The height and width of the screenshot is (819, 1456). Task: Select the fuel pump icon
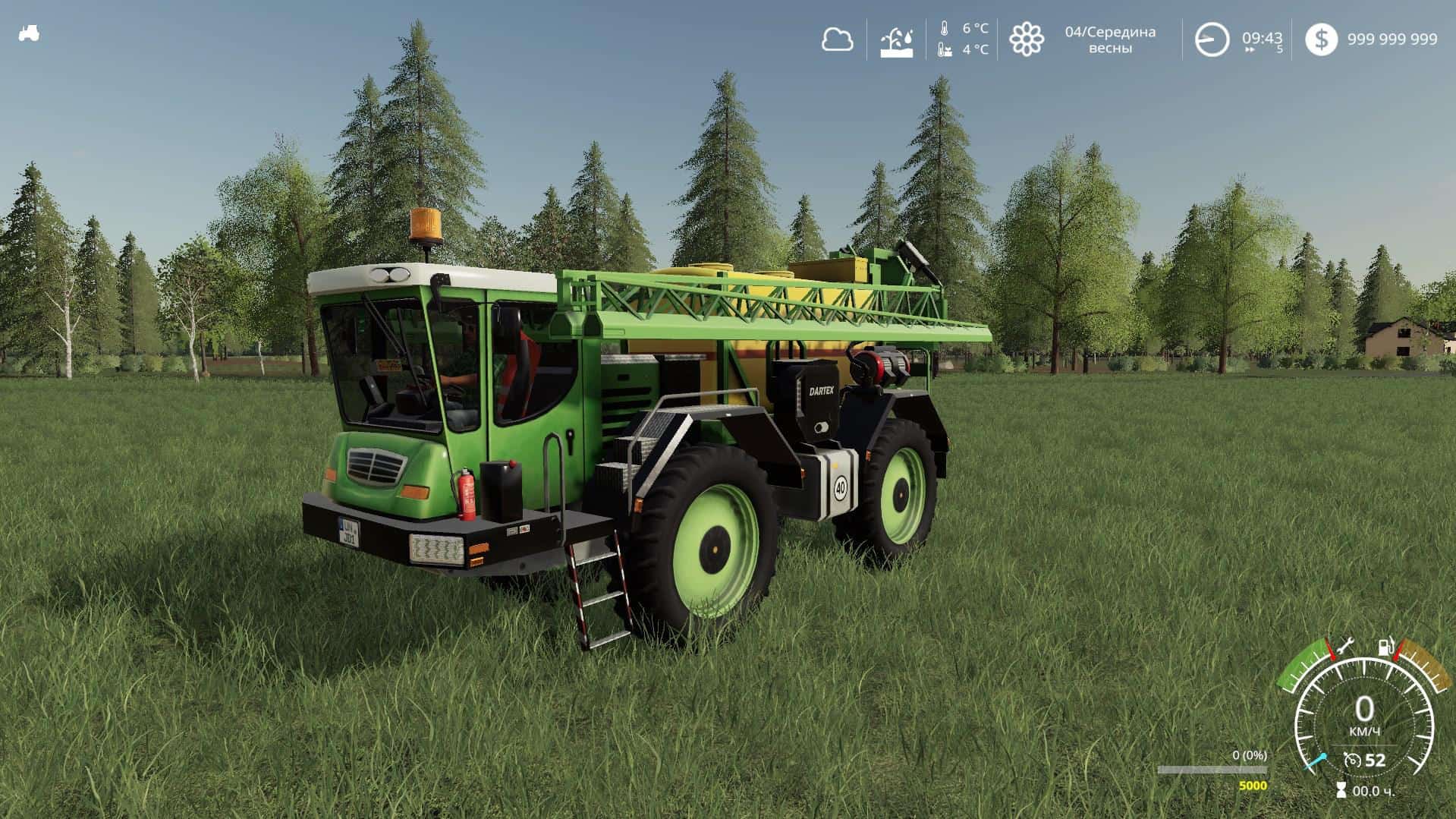(1385, 647)
